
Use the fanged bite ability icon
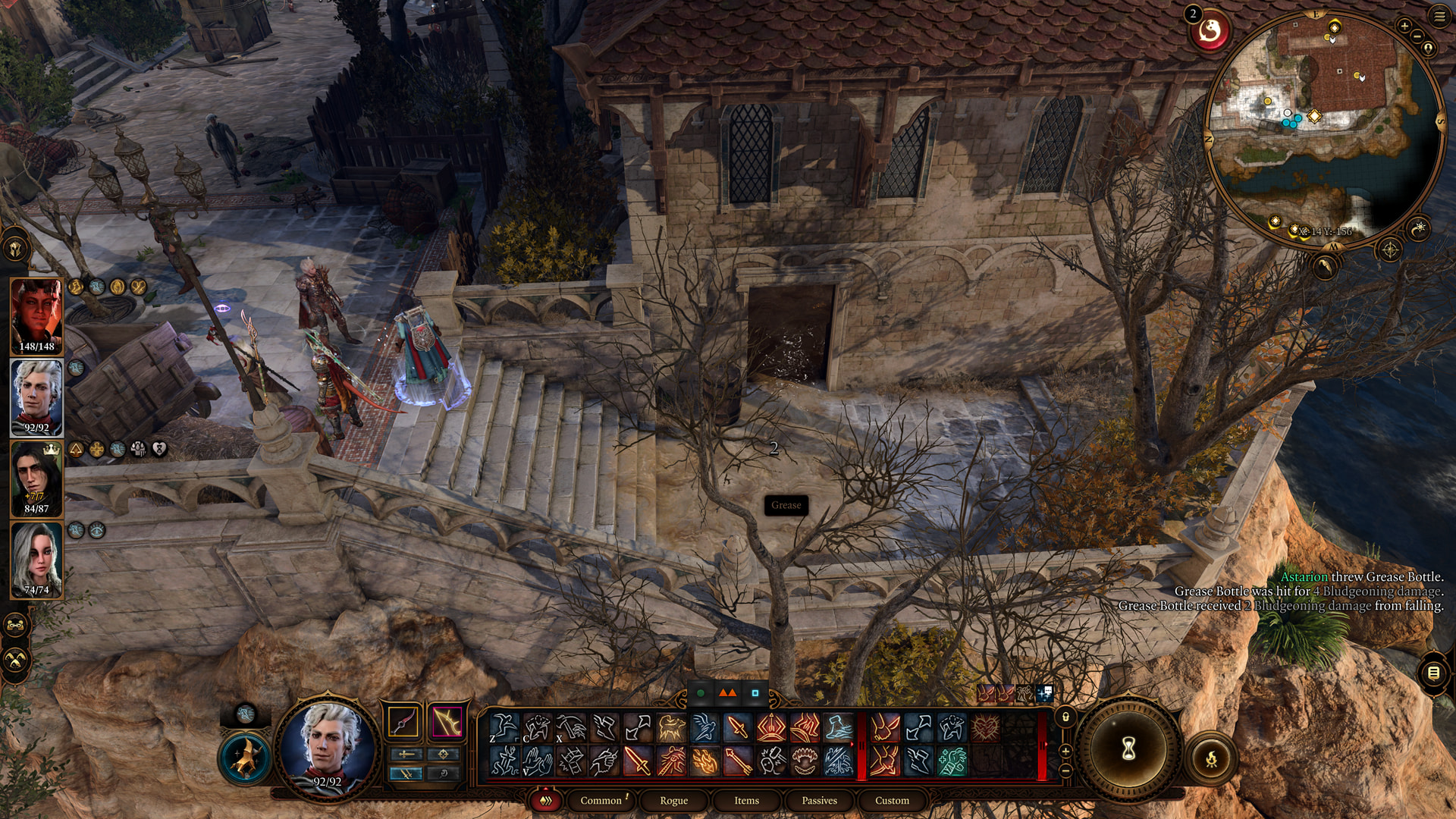805,761
